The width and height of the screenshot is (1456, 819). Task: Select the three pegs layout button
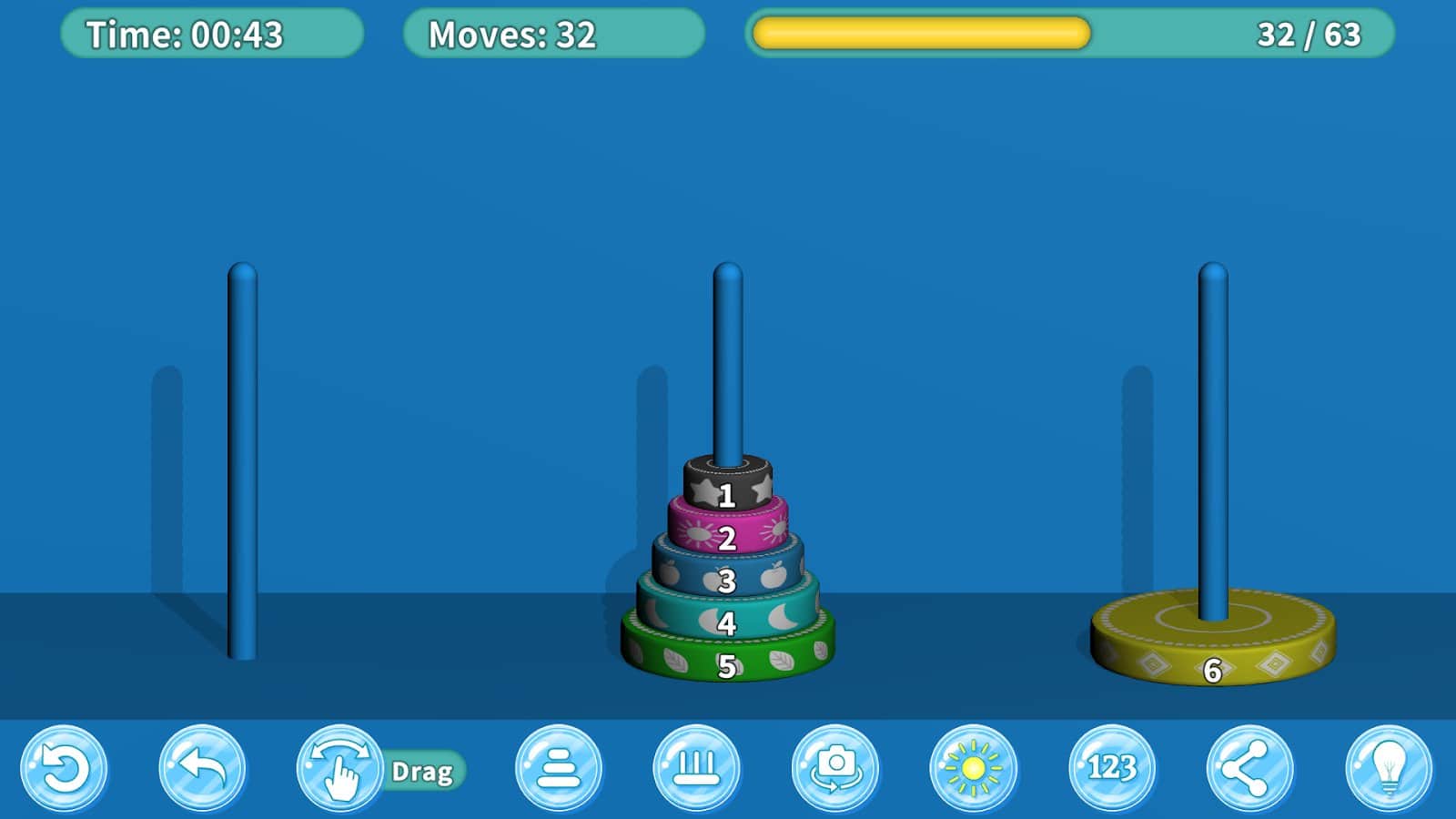click(697, 769)
